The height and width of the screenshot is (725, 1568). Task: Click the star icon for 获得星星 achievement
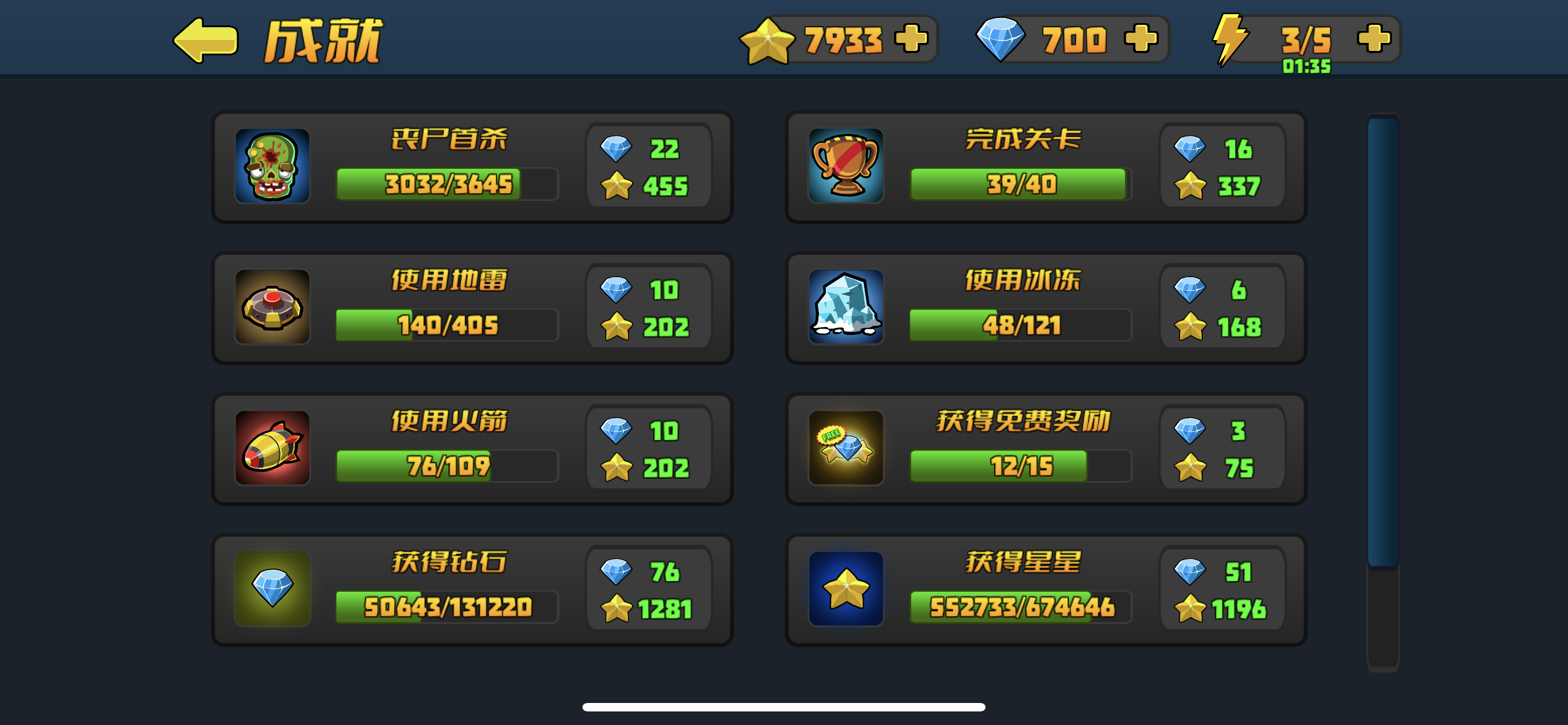point(847,589)
